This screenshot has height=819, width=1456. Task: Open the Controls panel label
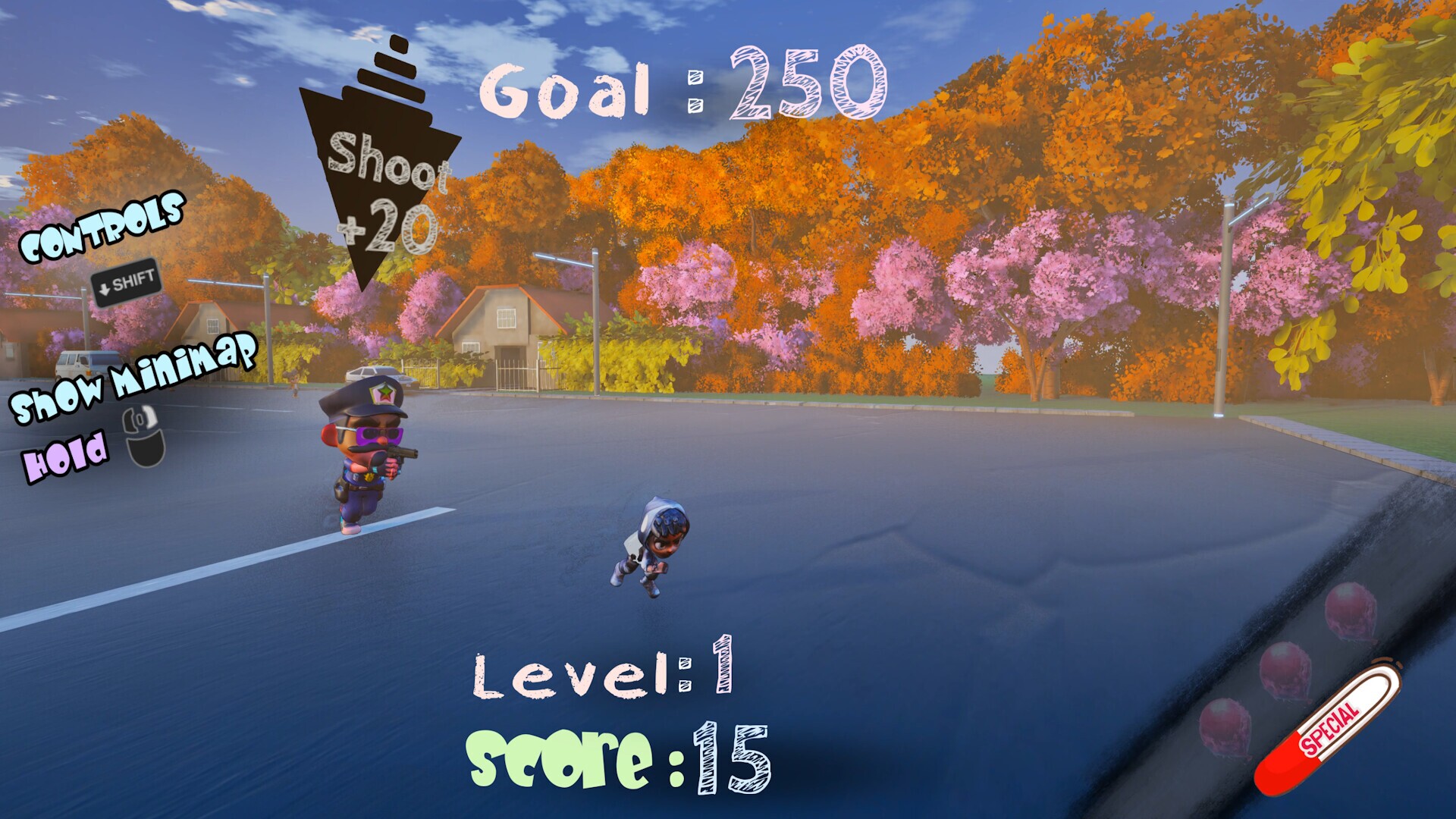tap(102, 227)
